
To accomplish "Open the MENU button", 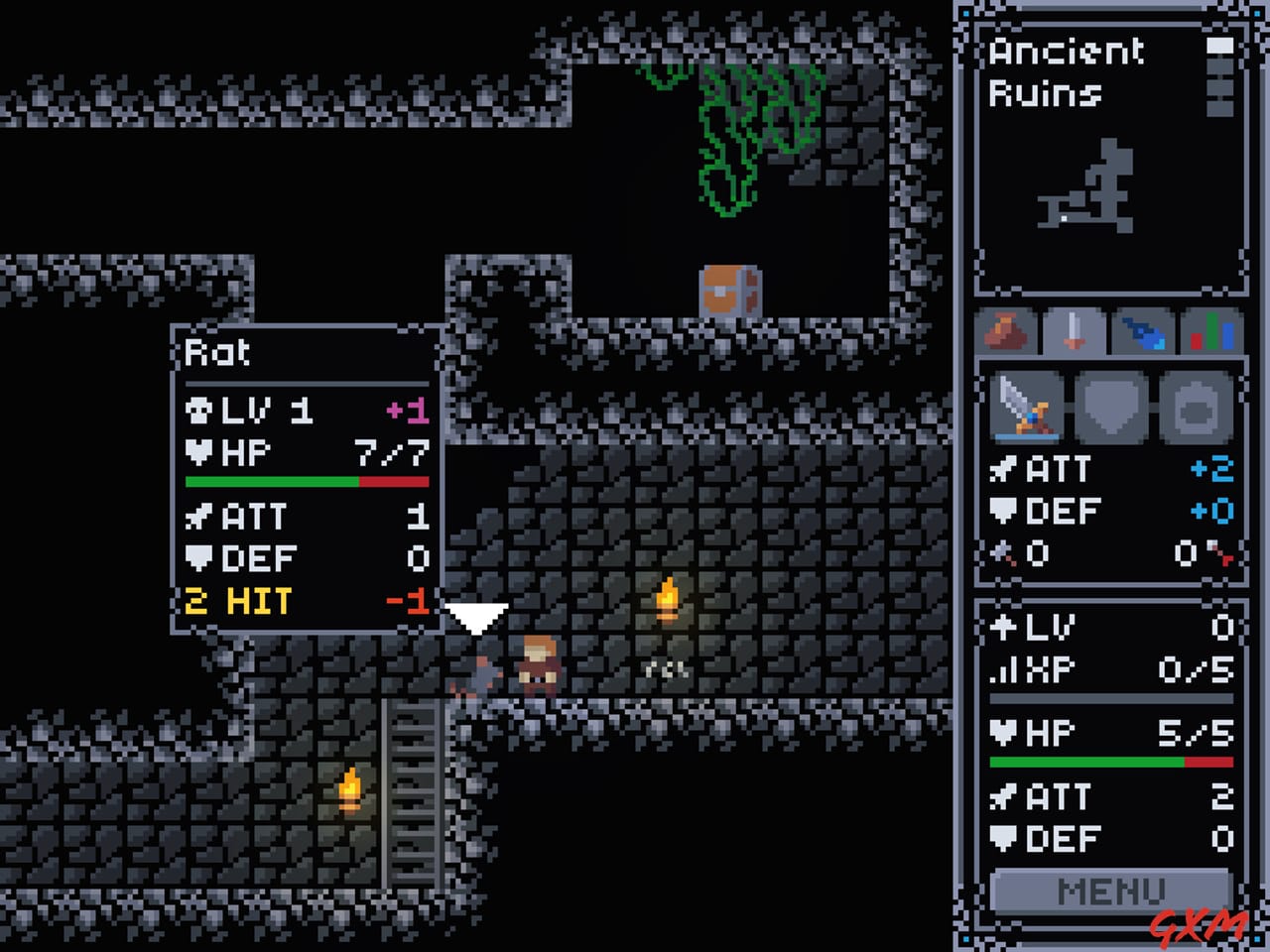I will point(1111,890).
